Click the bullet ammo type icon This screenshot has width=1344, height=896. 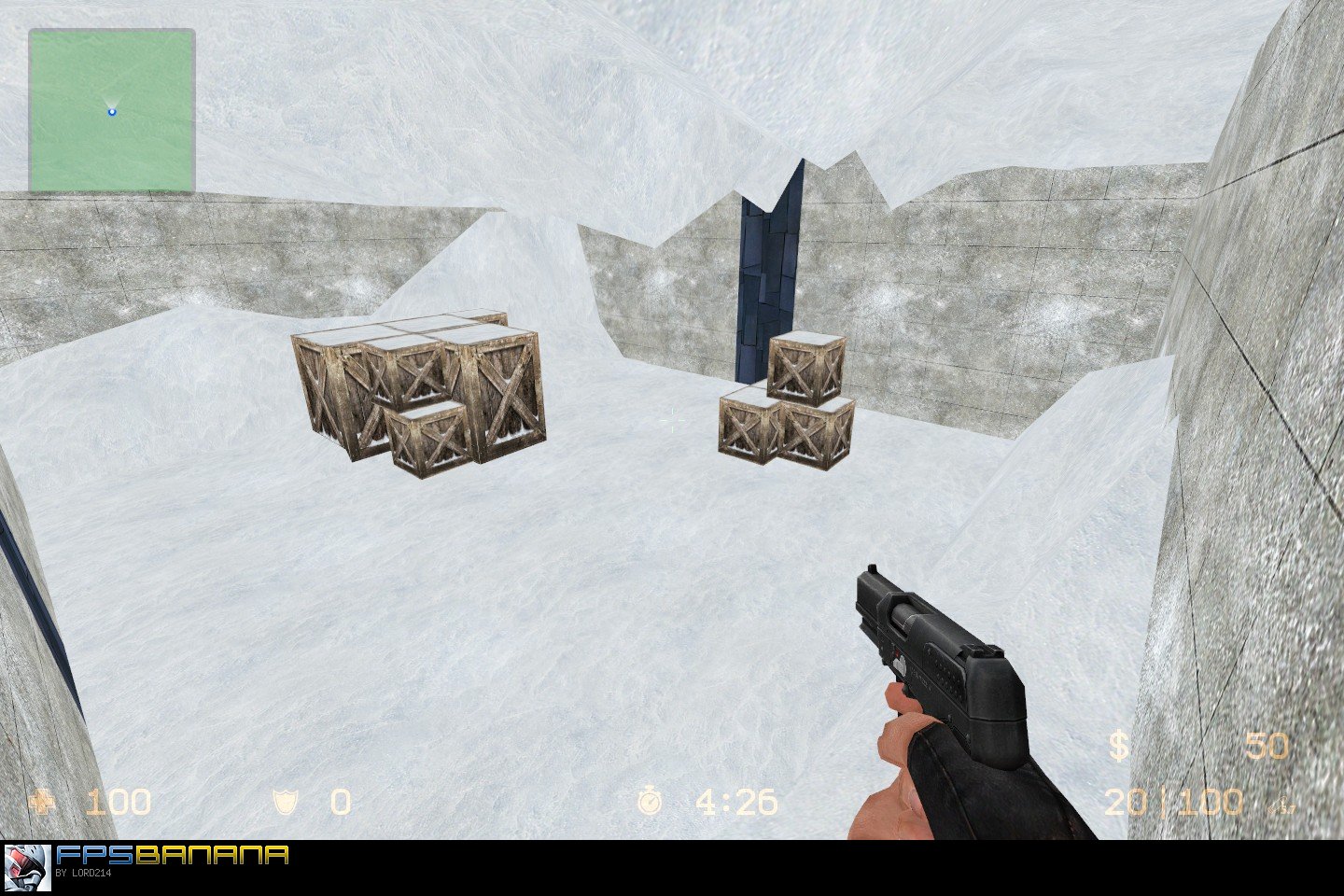tap(1281, 805)
